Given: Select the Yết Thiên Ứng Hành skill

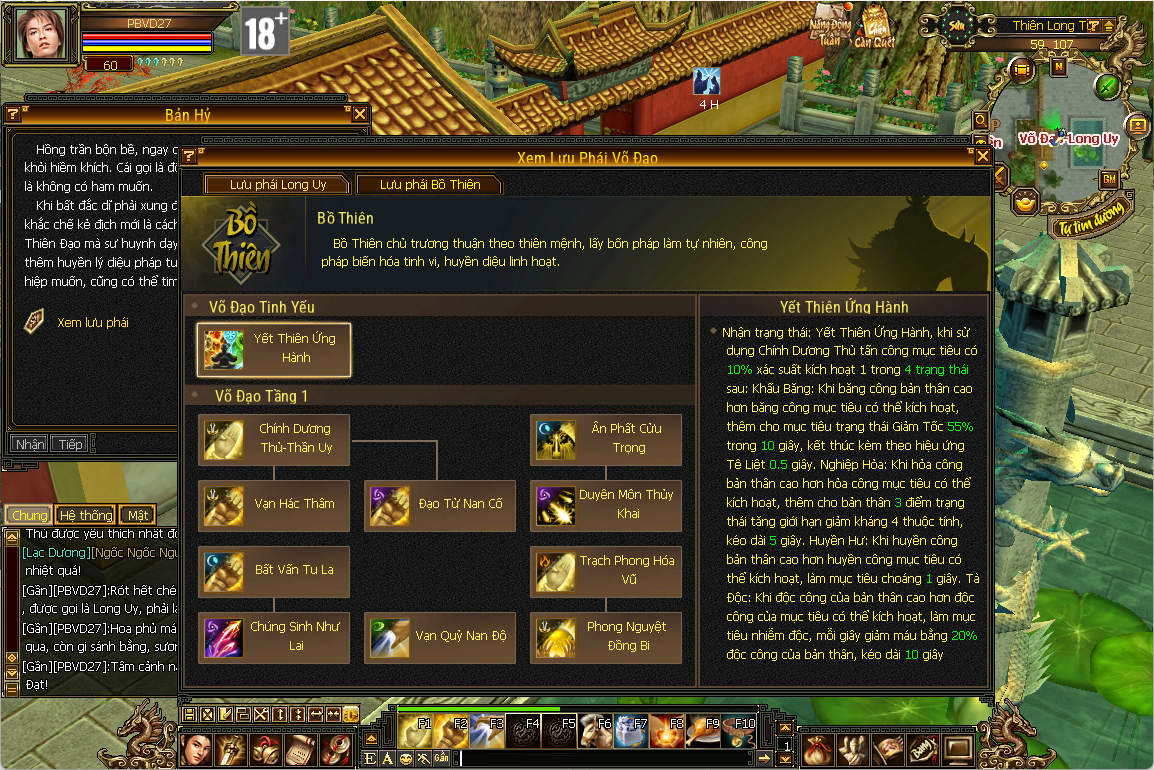Looking at the screenshot, I should tap(275, 349).
